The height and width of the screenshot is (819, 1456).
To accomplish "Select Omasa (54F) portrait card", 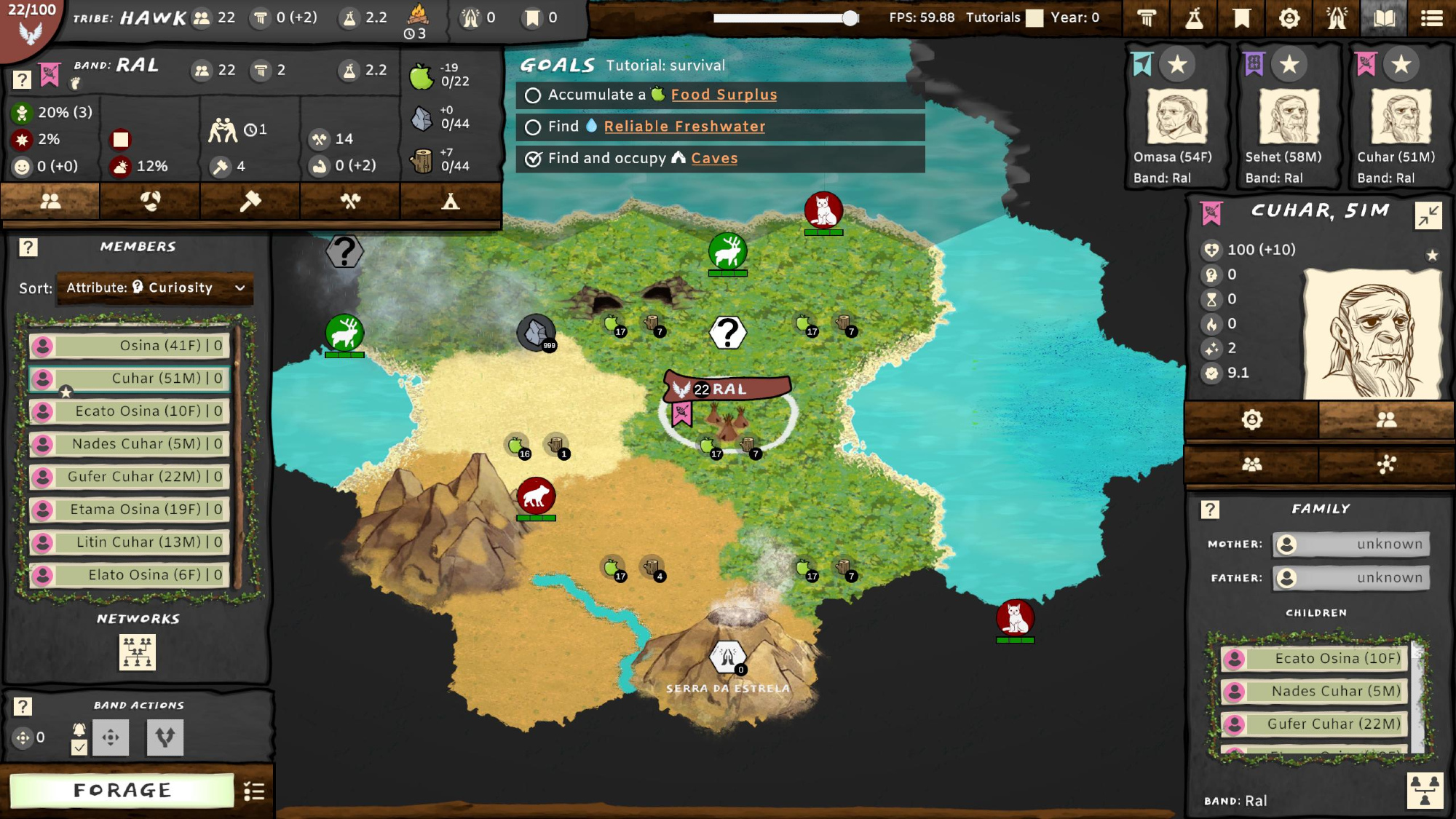I will pos(1176,116).
